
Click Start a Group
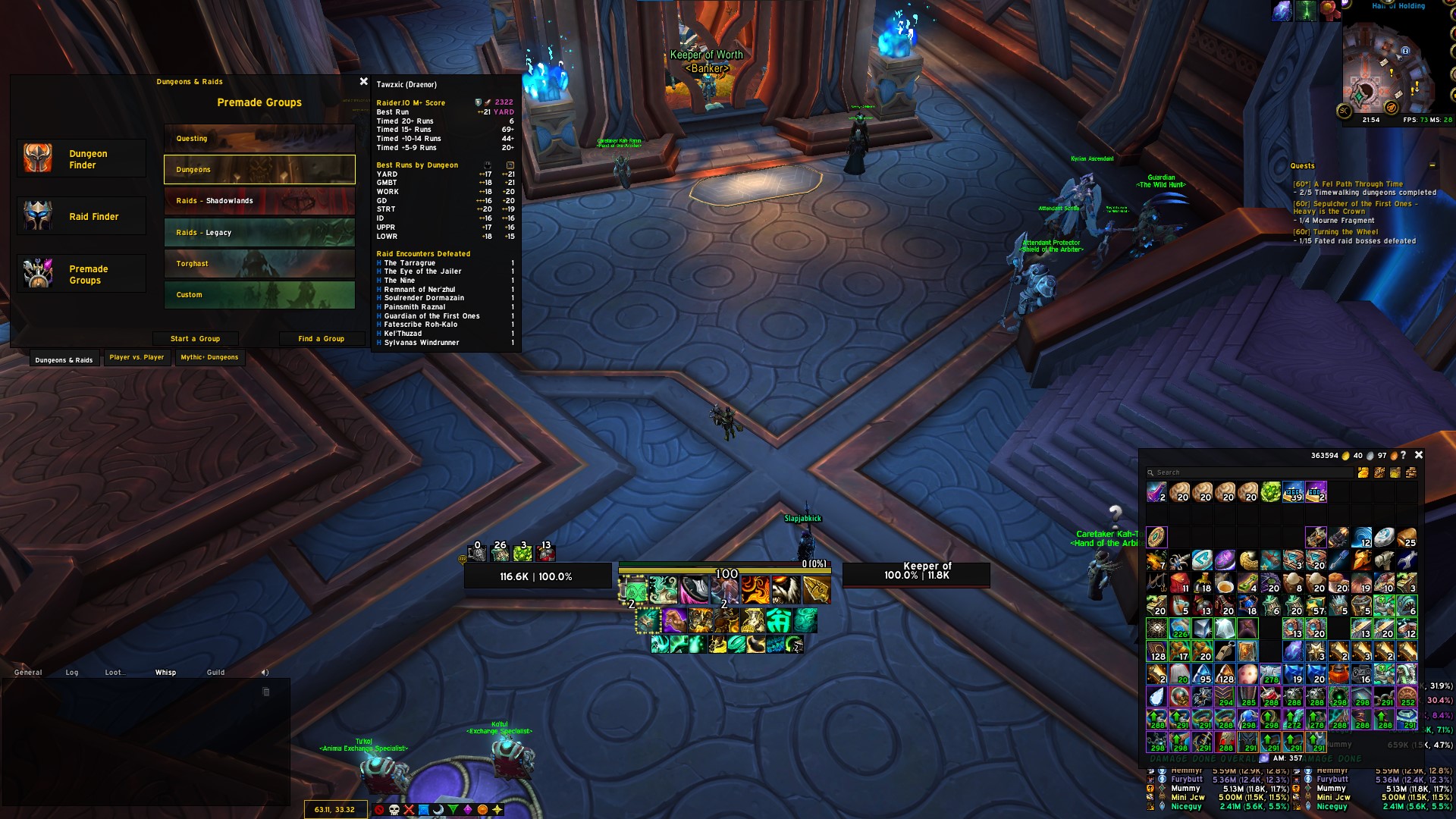click(196, 338)
